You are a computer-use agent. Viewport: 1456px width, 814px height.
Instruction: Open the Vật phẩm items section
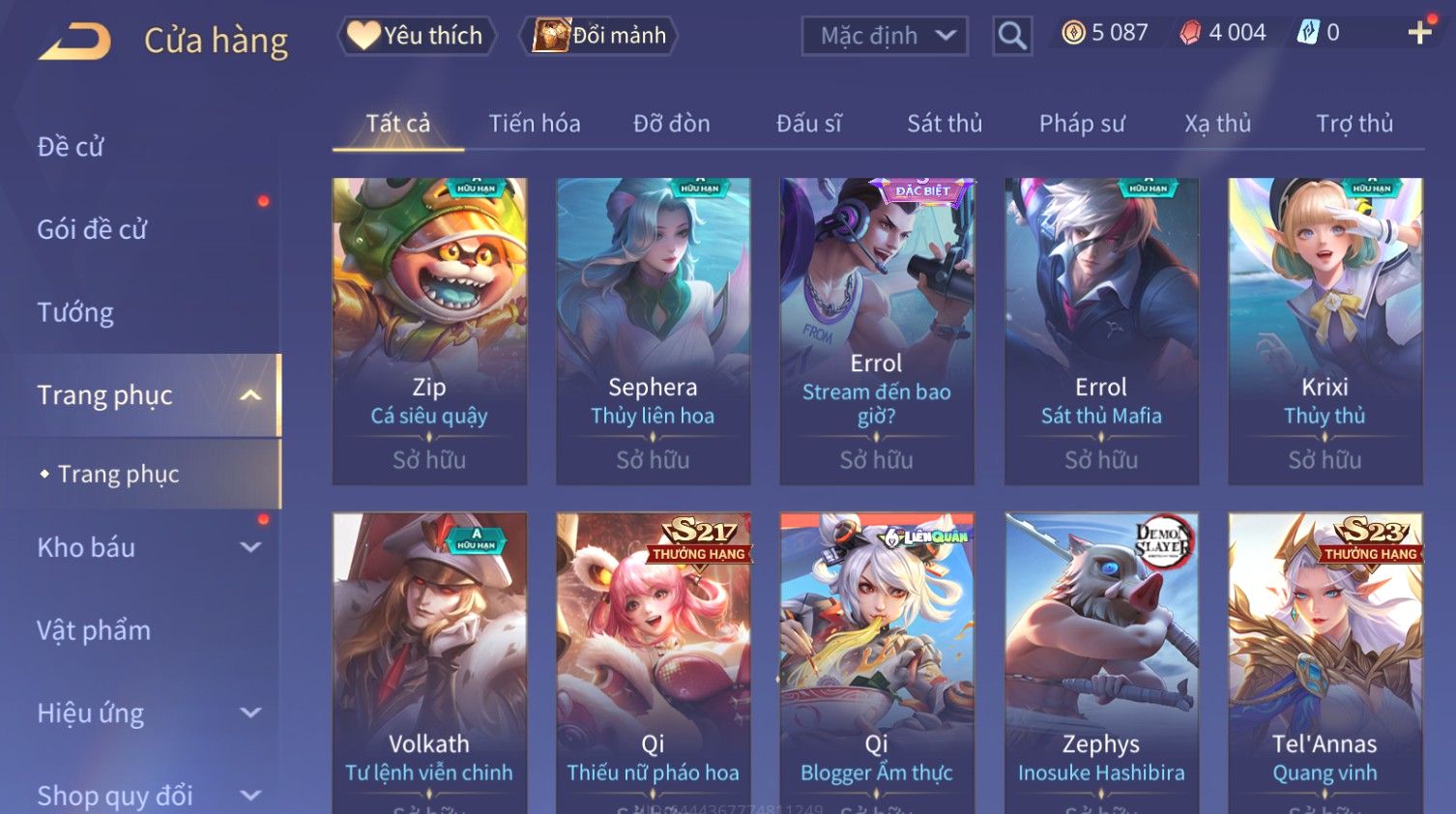point(94,630)
